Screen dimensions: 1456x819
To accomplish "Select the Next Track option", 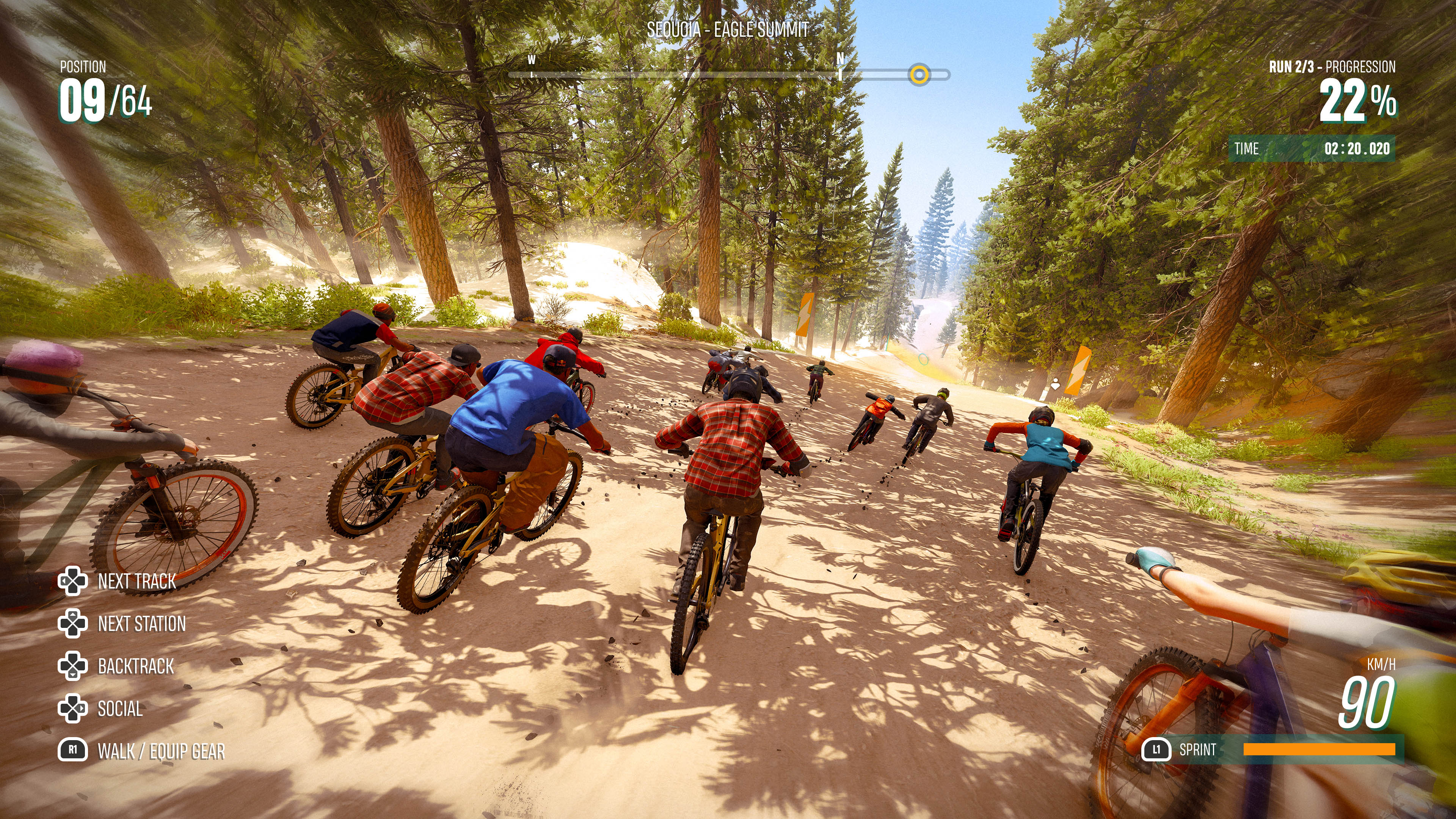I will (136, 581).
